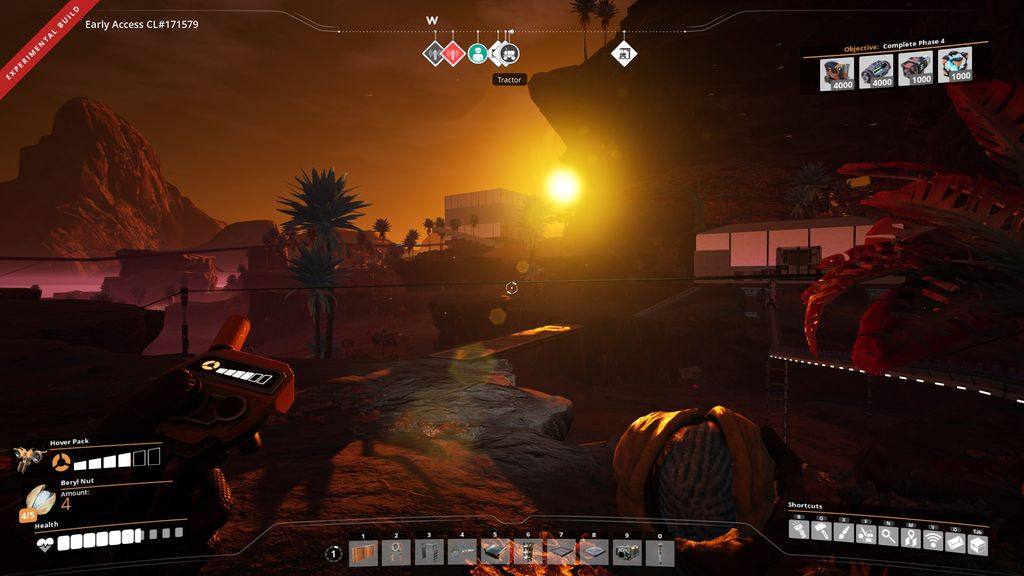Select the foundation in hotbar slot 7
The width and height of the screenshot is (1024, 576).
[561, 553]
